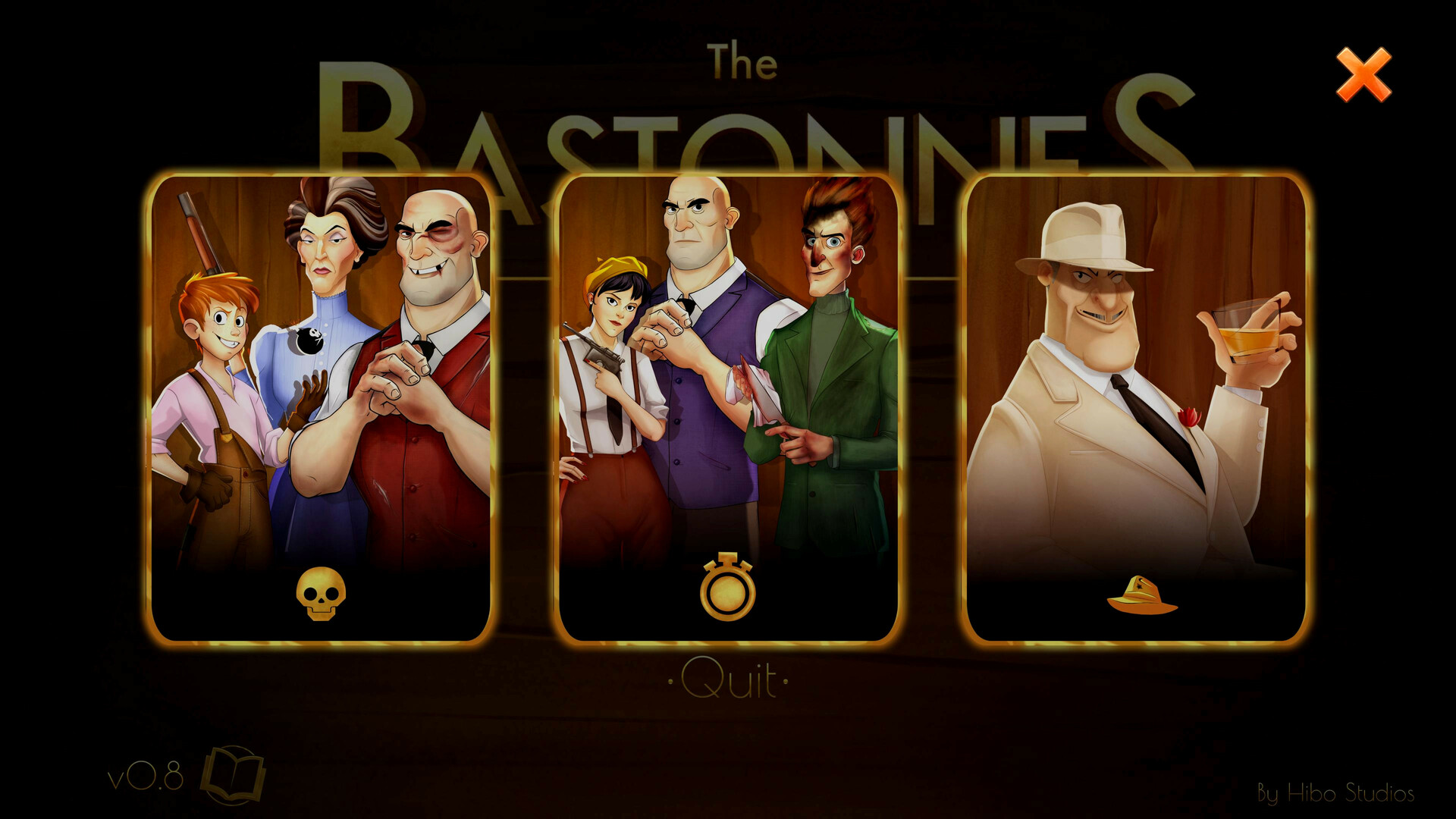The height and width of the screenshot is (819, 1456).
Task: Click the orange X in the top right
Action: click(1363, 74)
